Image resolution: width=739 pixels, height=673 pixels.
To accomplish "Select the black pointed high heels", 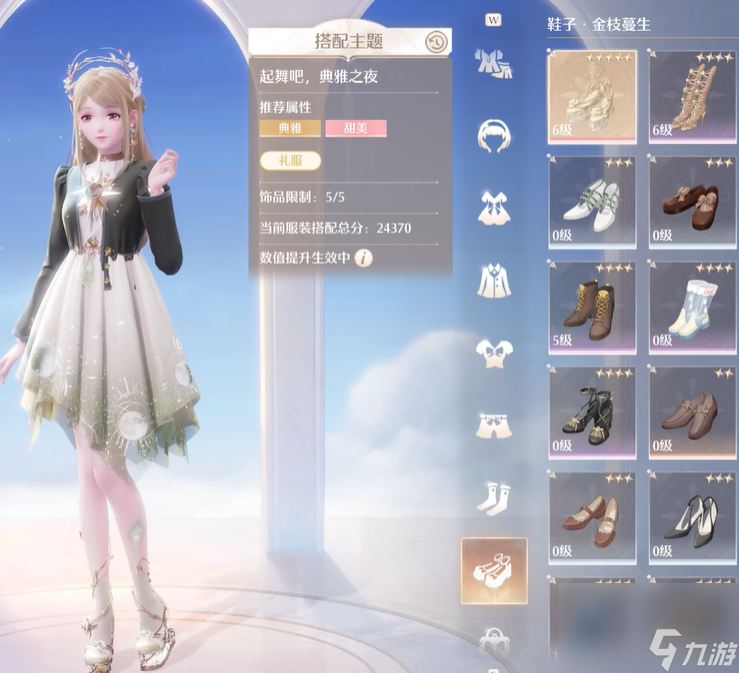I will [x=692, y=516].
